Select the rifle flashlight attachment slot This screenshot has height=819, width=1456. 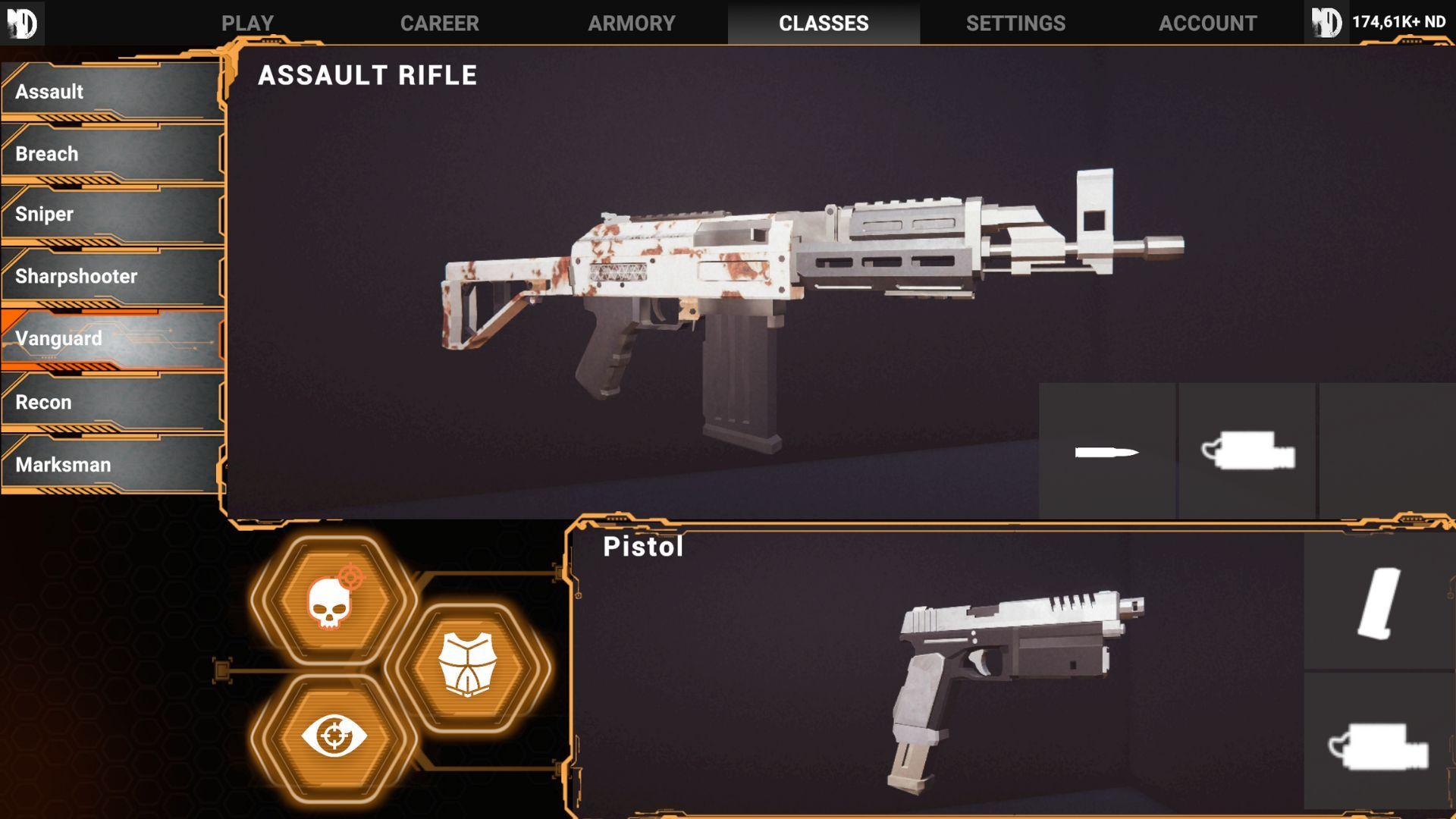[1247, 452]
